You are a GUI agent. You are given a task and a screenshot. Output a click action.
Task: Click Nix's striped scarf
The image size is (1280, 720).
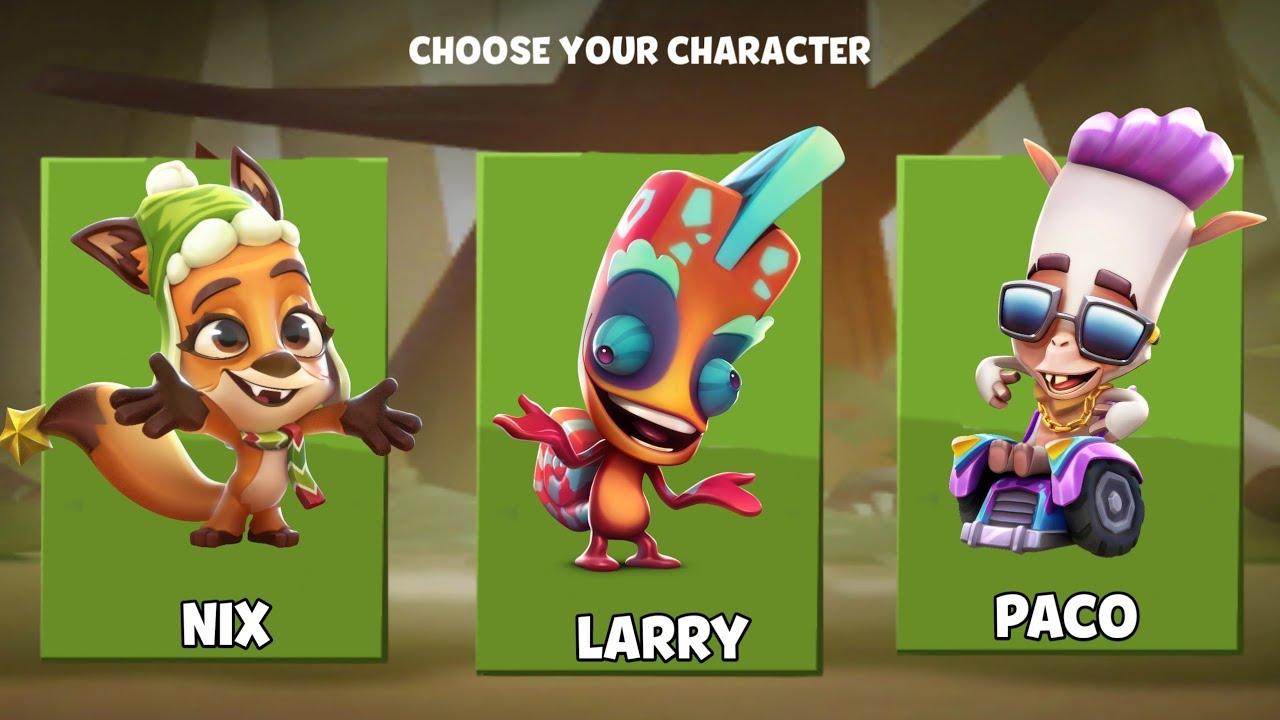click(x=295, y=450)
